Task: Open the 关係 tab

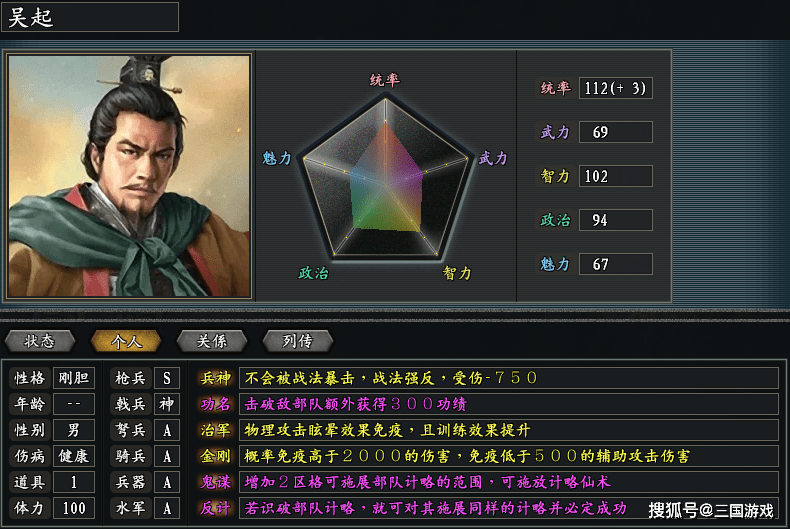Action: [212, 341]
